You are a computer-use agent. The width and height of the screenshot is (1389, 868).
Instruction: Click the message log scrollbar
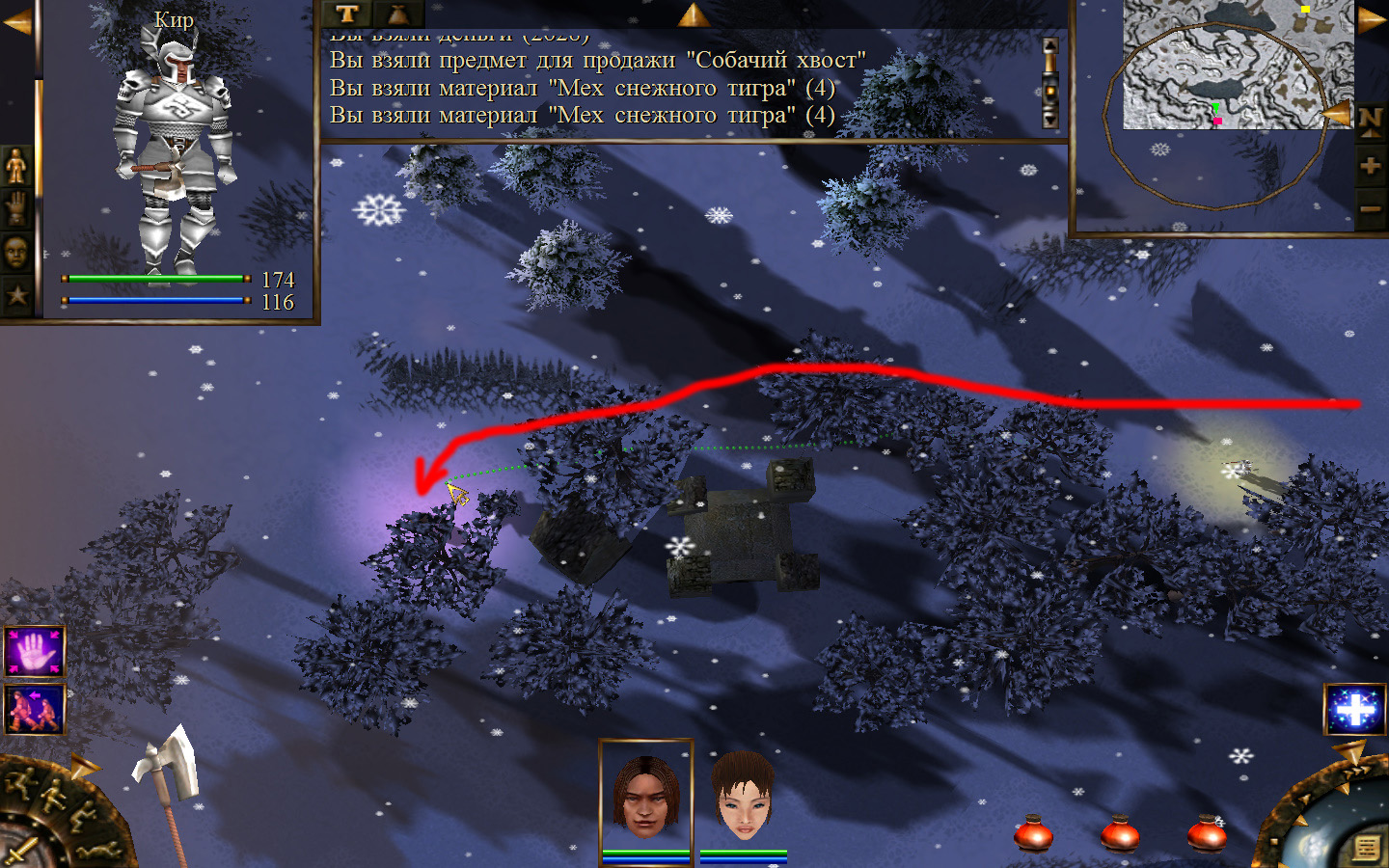click(x=1050, y=83)
